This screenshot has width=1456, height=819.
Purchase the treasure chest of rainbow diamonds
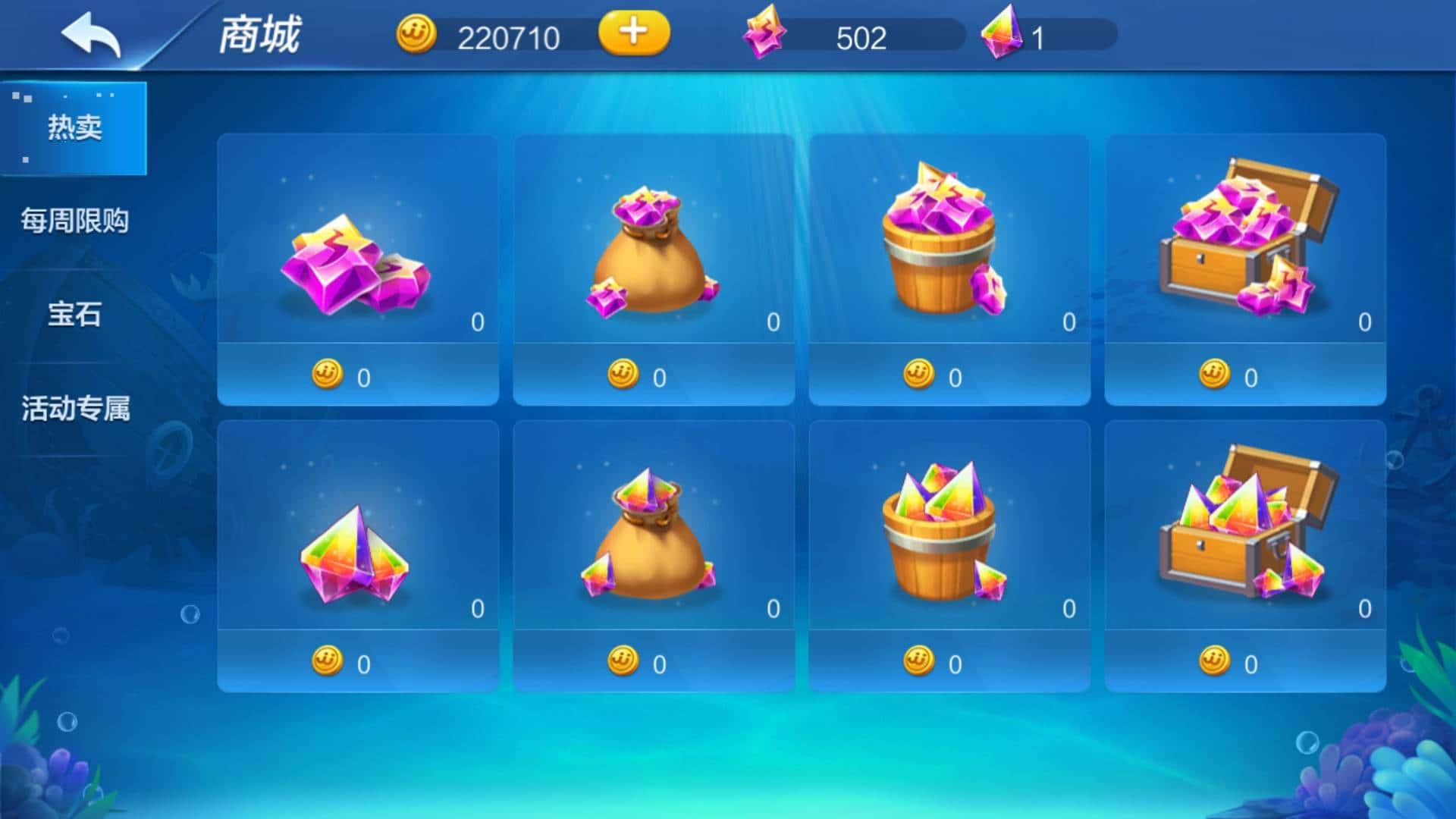pyautogui.click(x=1245, y=556)
